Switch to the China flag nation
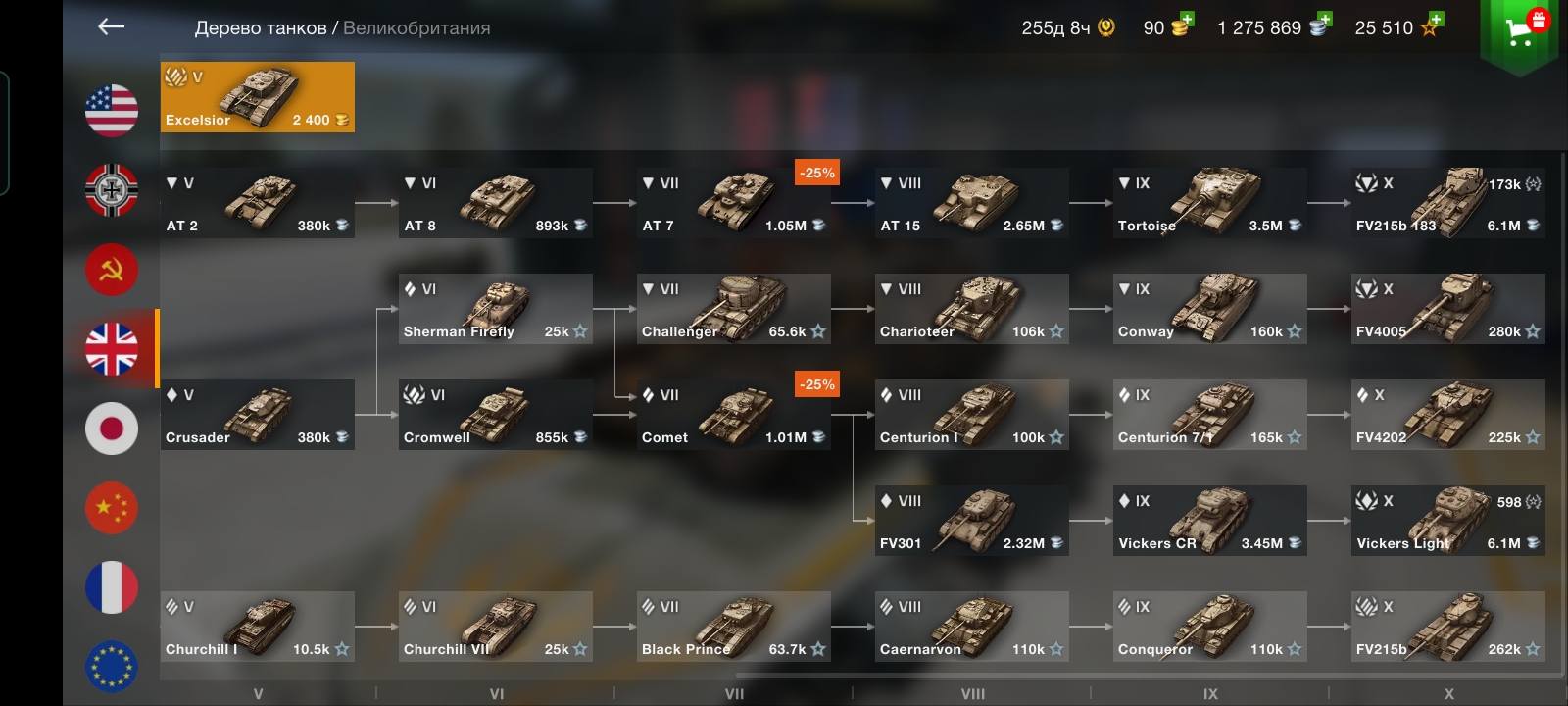 (x=112, y=508)
